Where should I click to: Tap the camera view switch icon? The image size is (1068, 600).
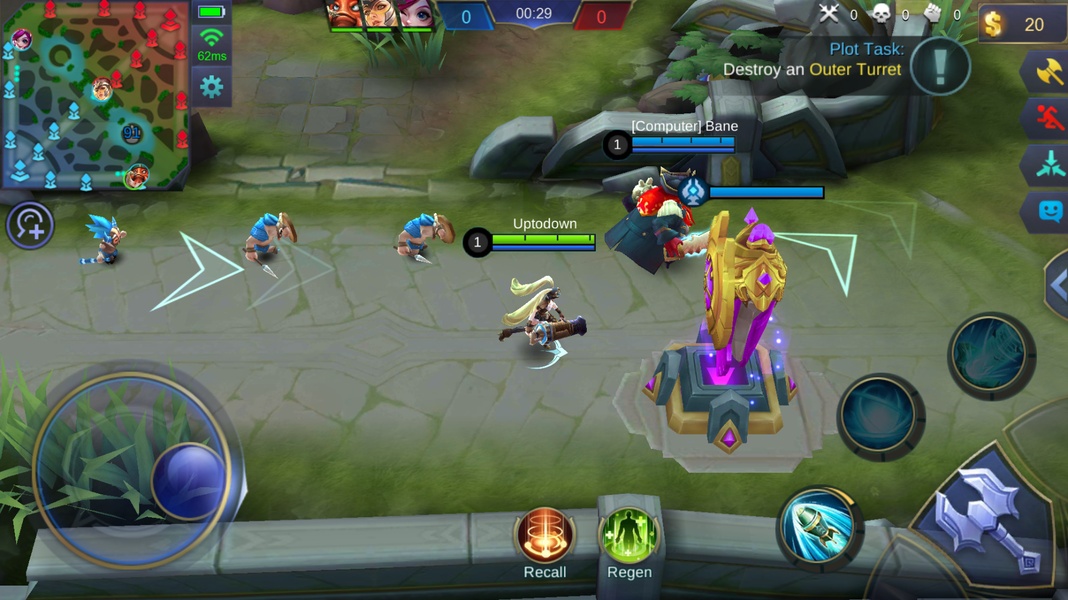coord(30,225)
